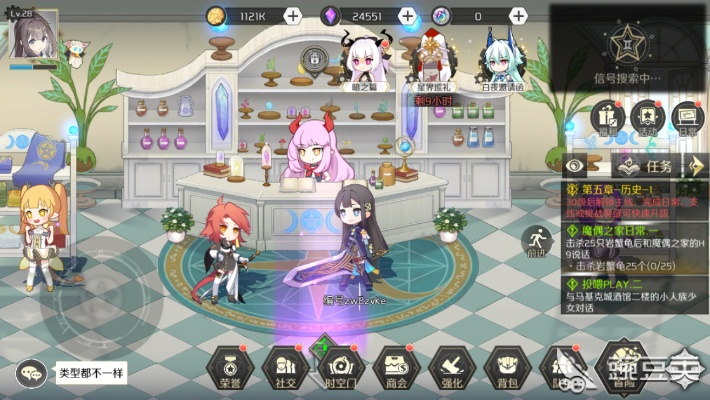Image resolution: width=710 pixels, height=400 pixels.
Task: Add purple gems with the plus button
Action: pyautogui.click(x=406, y=15)
